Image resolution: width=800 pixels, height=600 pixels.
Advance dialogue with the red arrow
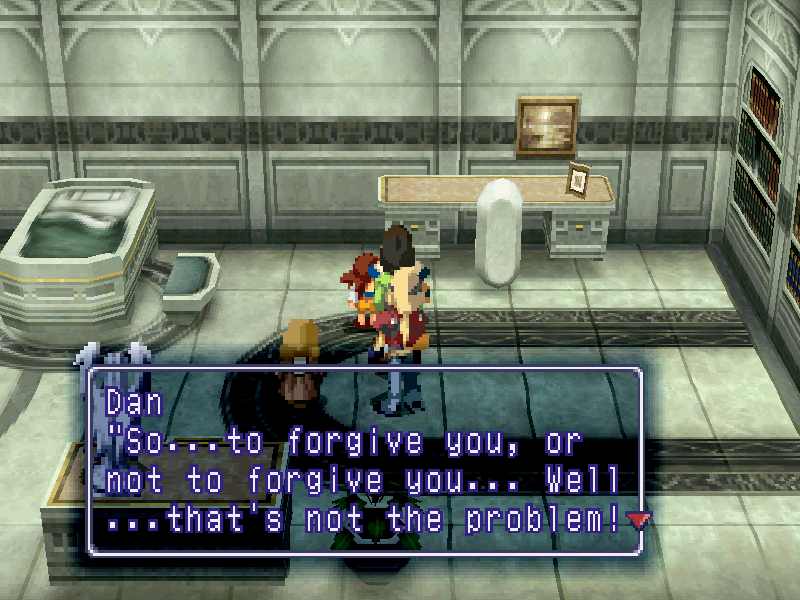(637, 519)
